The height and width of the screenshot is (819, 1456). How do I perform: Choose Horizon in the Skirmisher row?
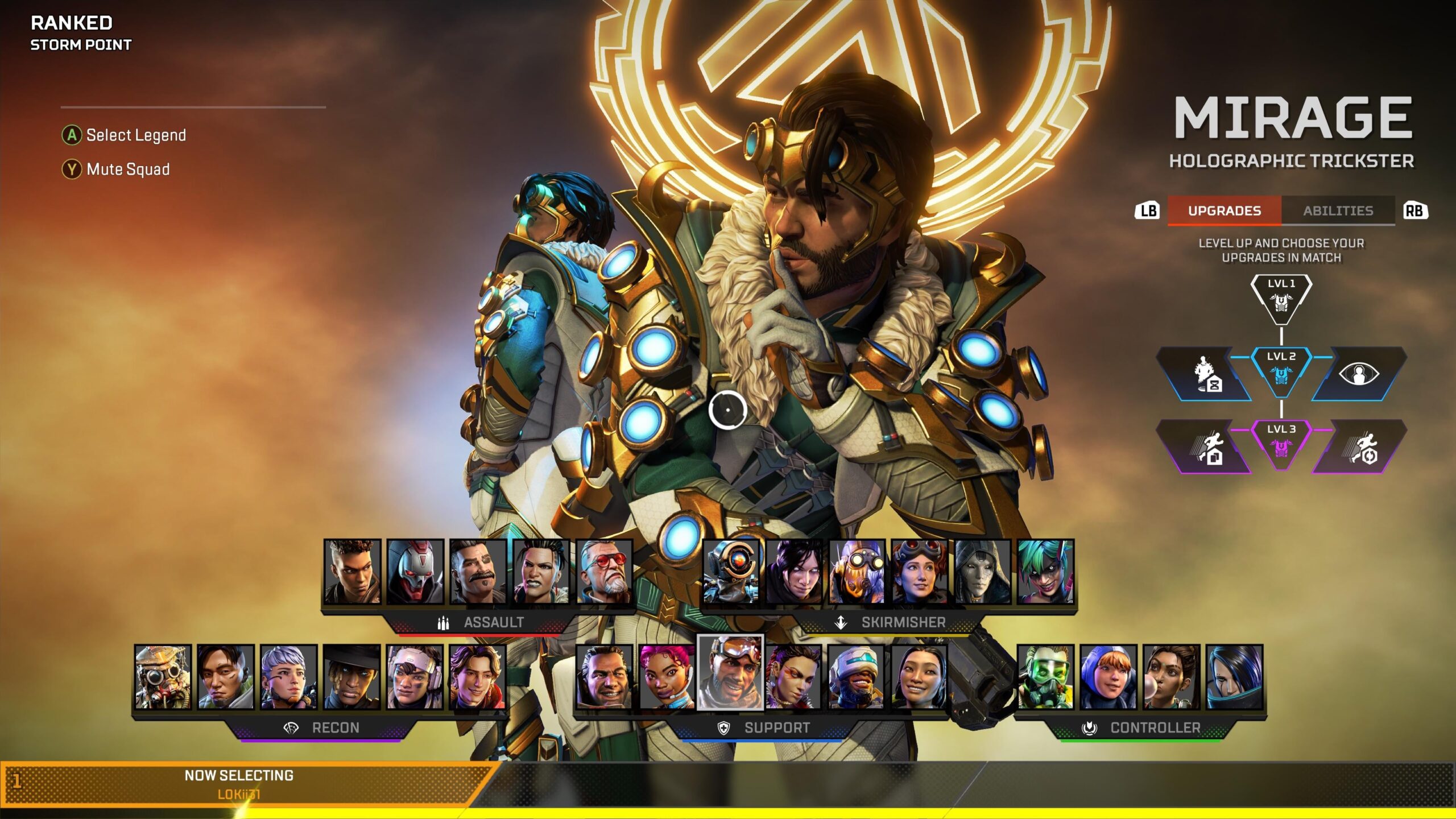(x=920, y=571)
